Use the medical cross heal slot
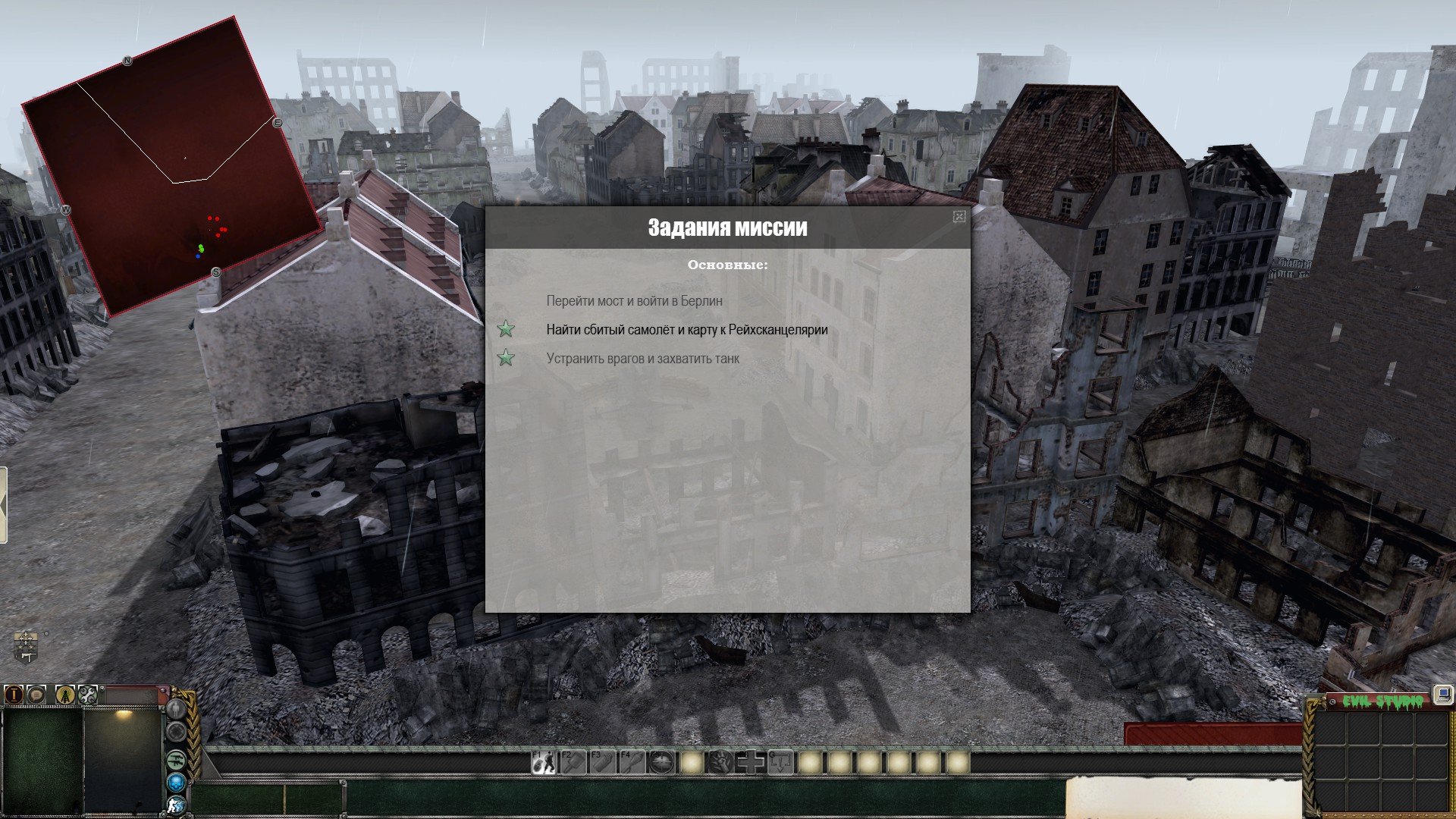This screenshot has width=1456, height=819. point(751,762)
